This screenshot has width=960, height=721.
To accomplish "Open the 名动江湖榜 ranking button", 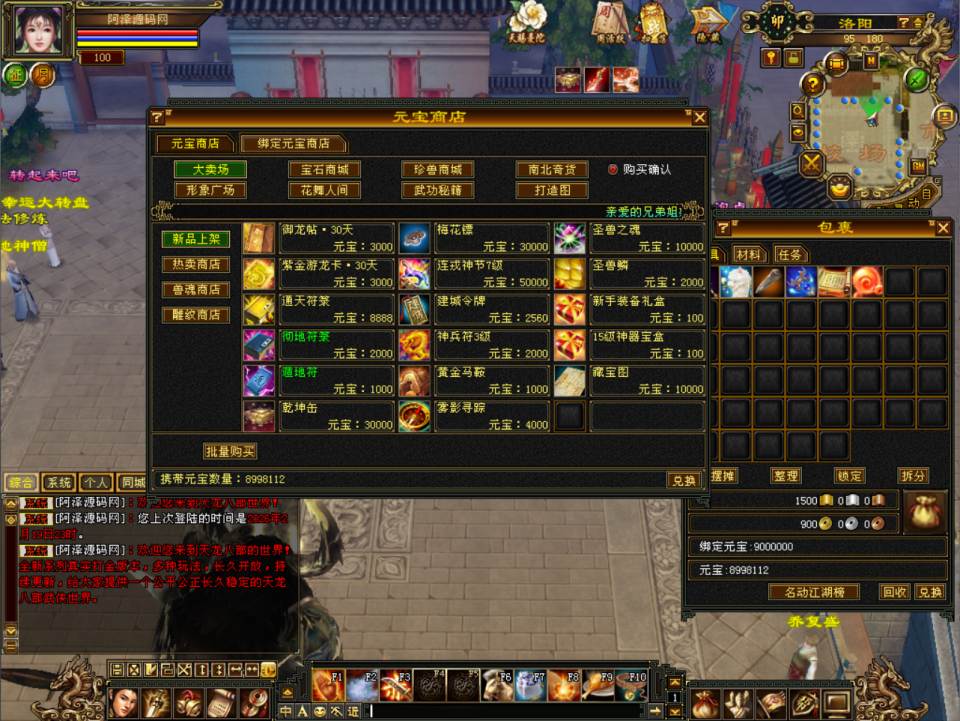I will [814, 592].
